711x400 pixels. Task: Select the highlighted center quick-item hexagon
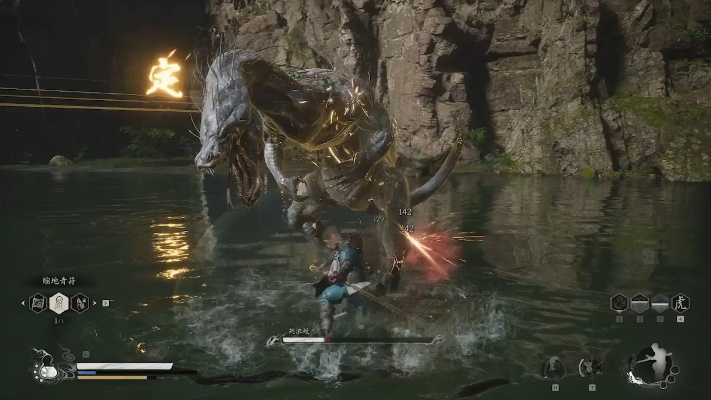[x=58, y=302]
